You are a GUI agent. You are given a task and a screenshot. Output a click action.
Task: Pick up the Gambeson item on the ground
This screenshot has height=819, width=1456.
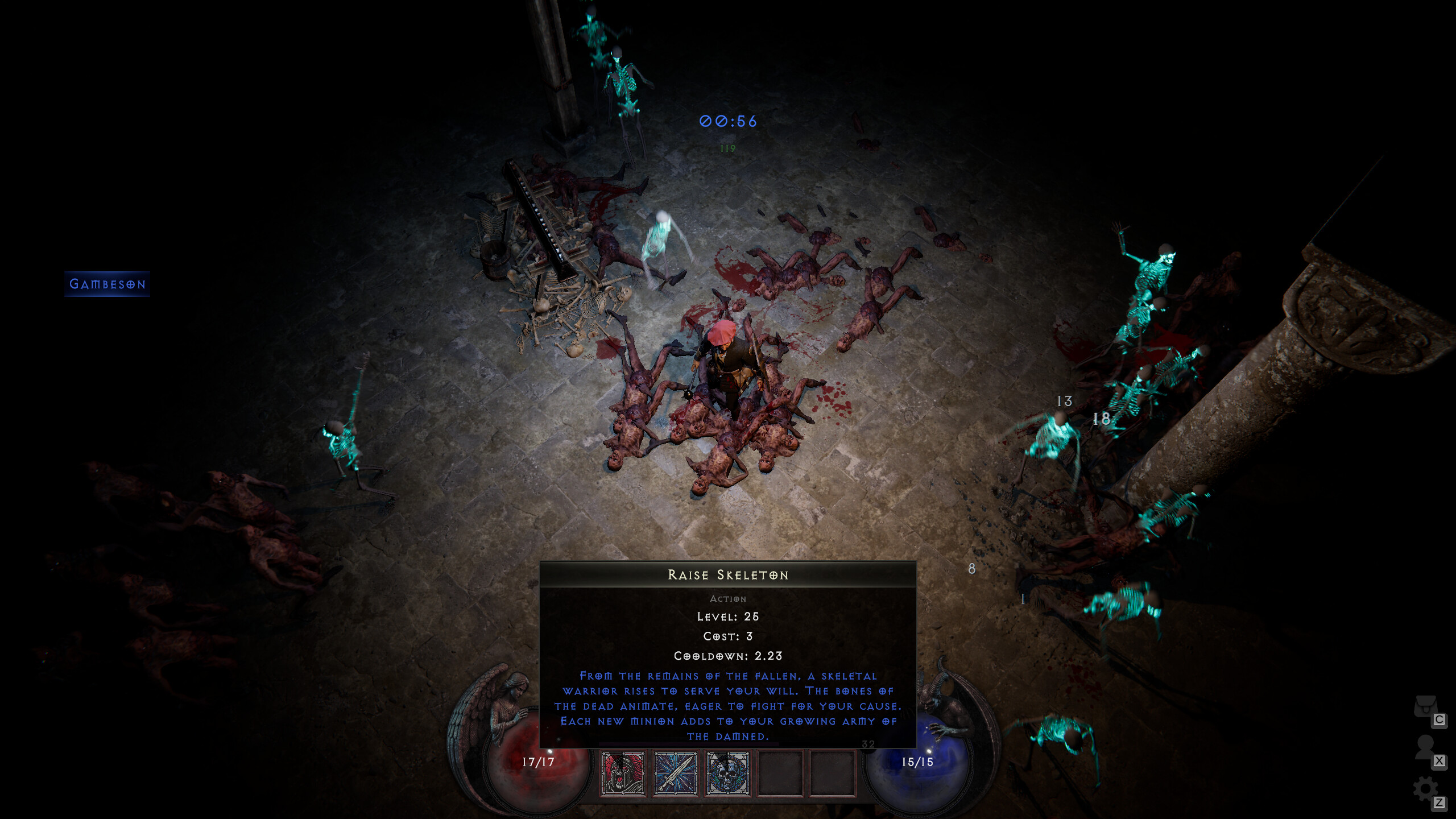[x=107, y=284]
